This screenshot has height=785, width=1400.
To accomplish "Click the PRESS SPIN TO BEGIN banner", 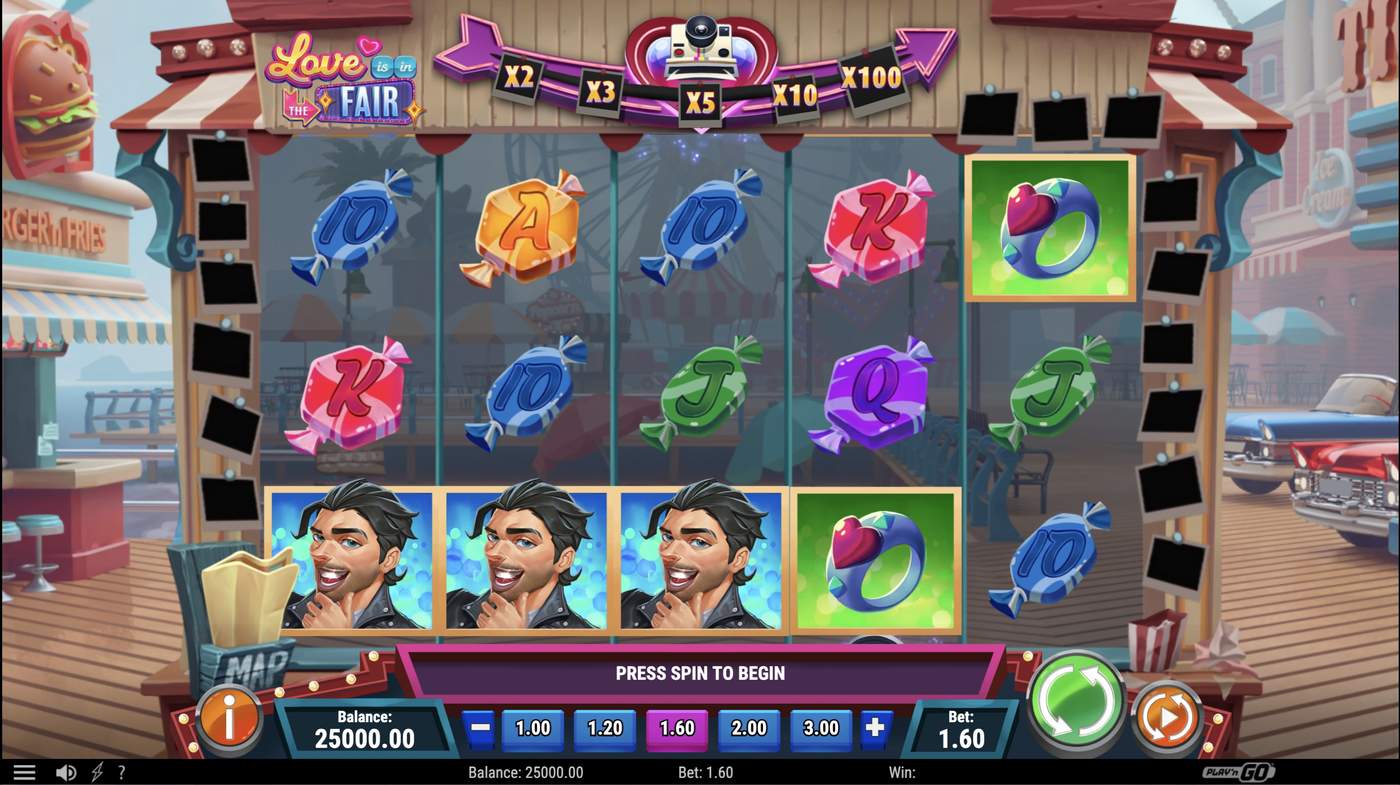I will coord(700,672).
